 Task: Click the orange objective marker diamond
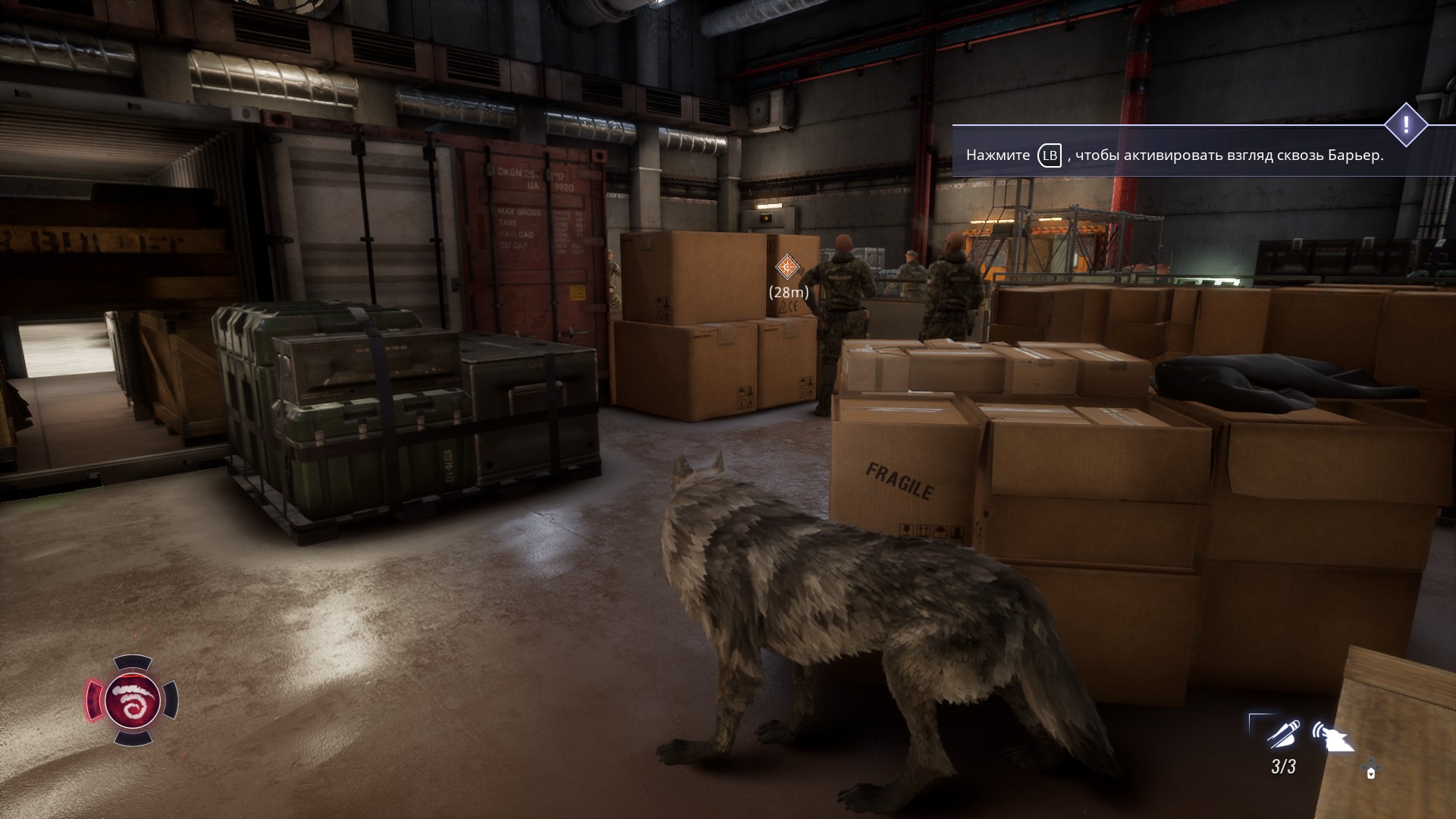pos(788,267)
